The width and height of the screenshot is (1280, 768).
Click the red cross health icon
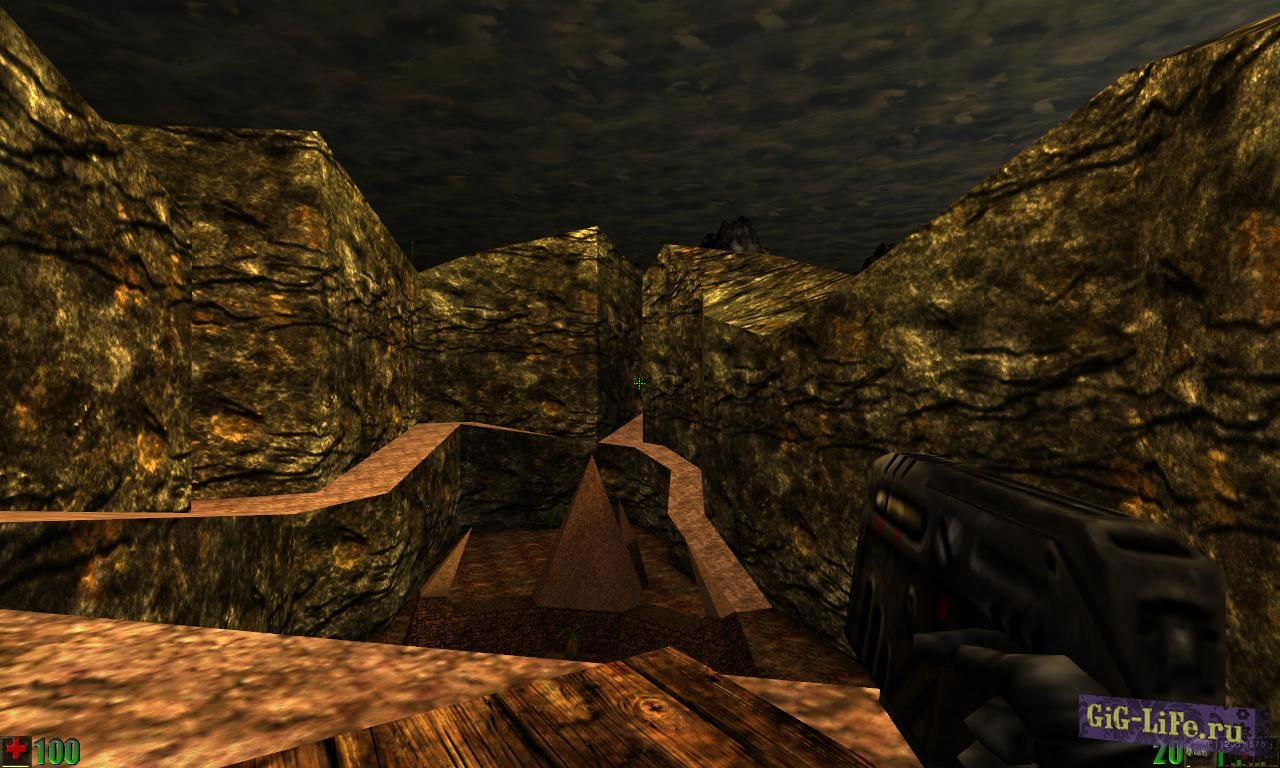[x=15, y=748]
